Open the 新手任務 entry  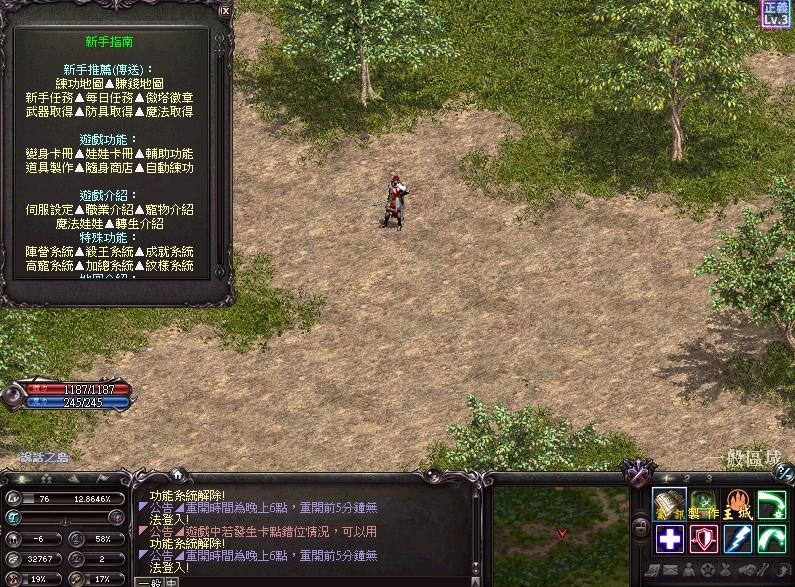pos(48,98)
